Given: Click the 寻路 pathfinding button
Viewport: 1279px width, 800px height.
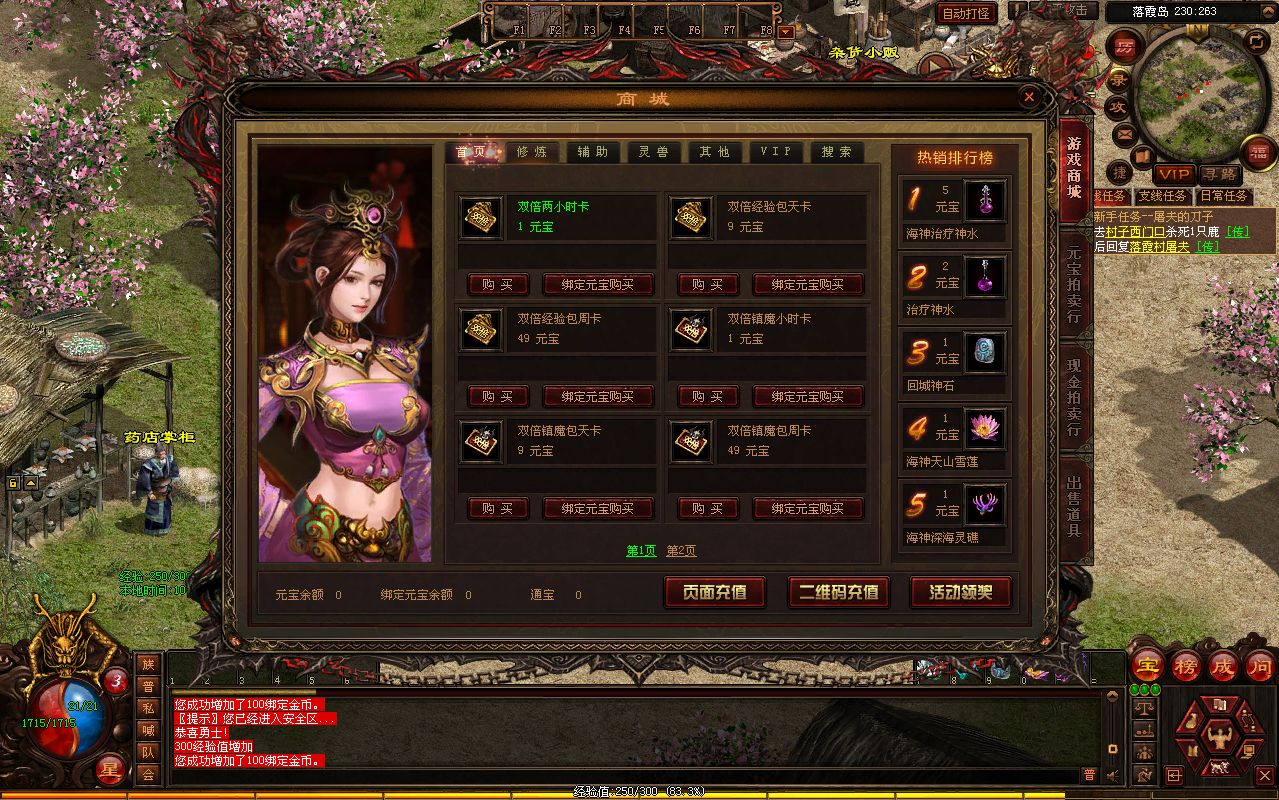Looking at the screenshot, I should pos(1219,175).
